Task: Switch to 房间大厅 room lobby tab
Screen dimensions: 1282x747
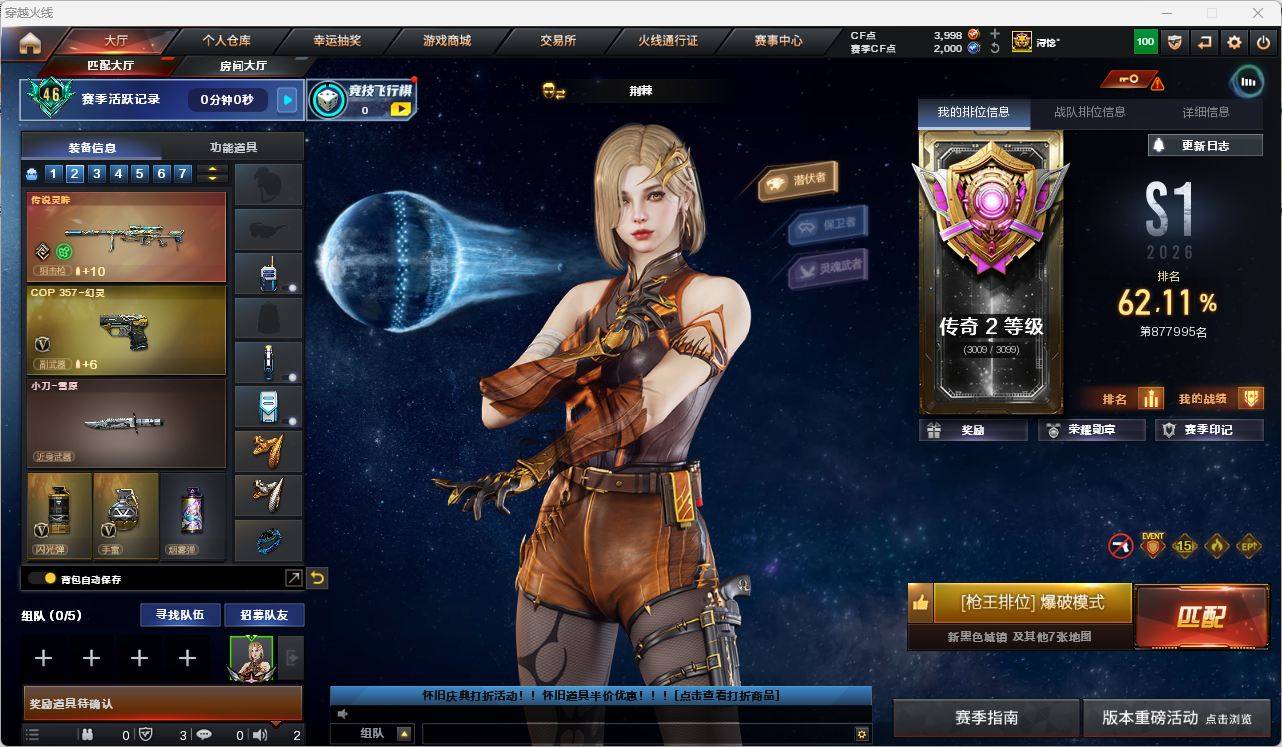Action: [x=243, y=66]
